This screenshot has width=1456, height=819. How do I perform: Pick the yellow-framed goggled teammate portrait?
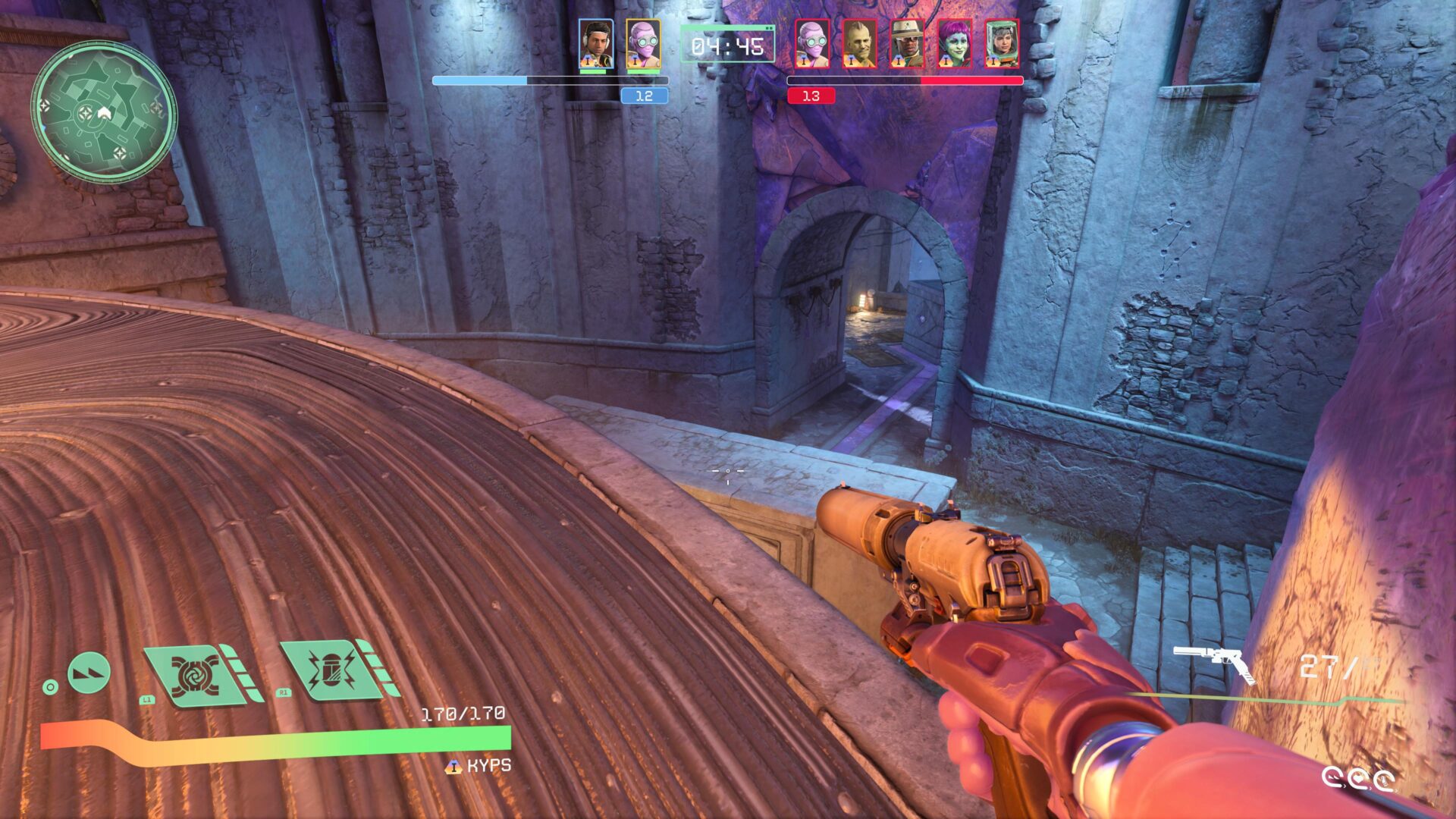(x=643, y=44)
